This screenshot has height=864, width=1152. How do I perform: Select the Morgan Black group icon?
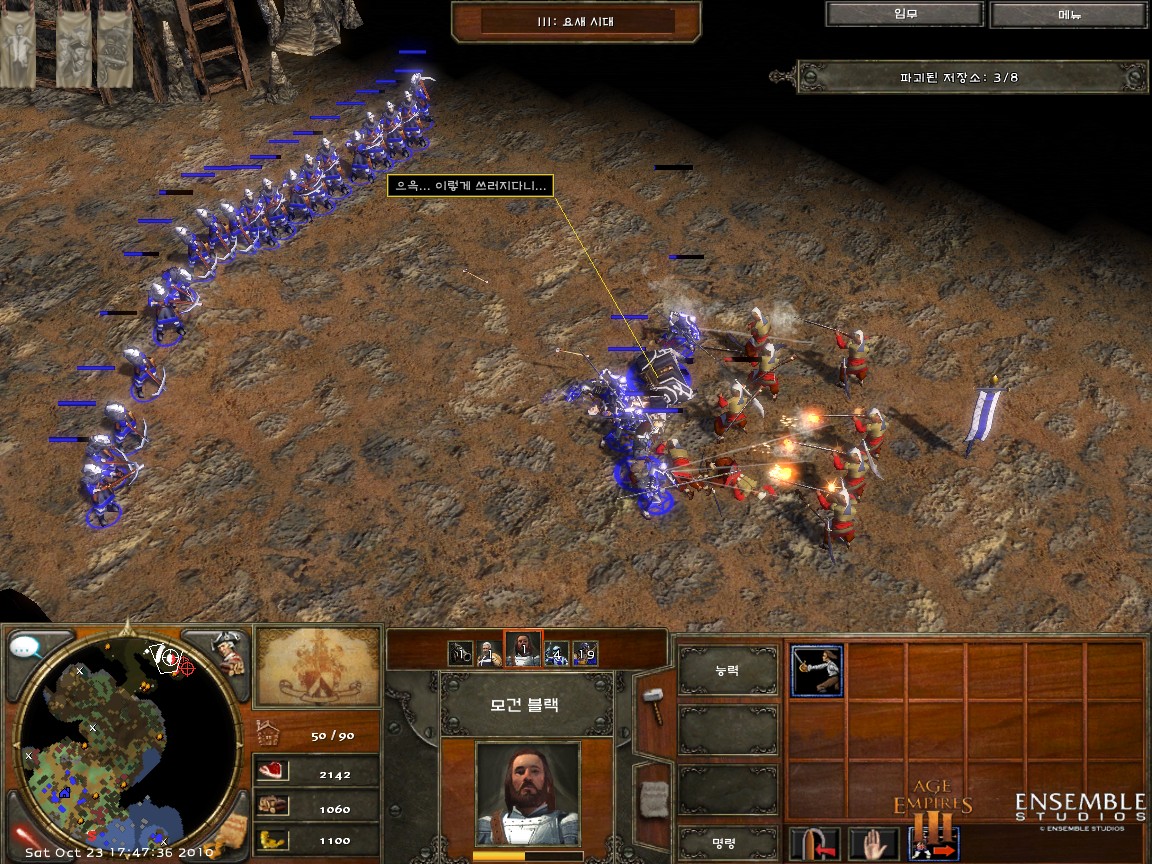523,649
